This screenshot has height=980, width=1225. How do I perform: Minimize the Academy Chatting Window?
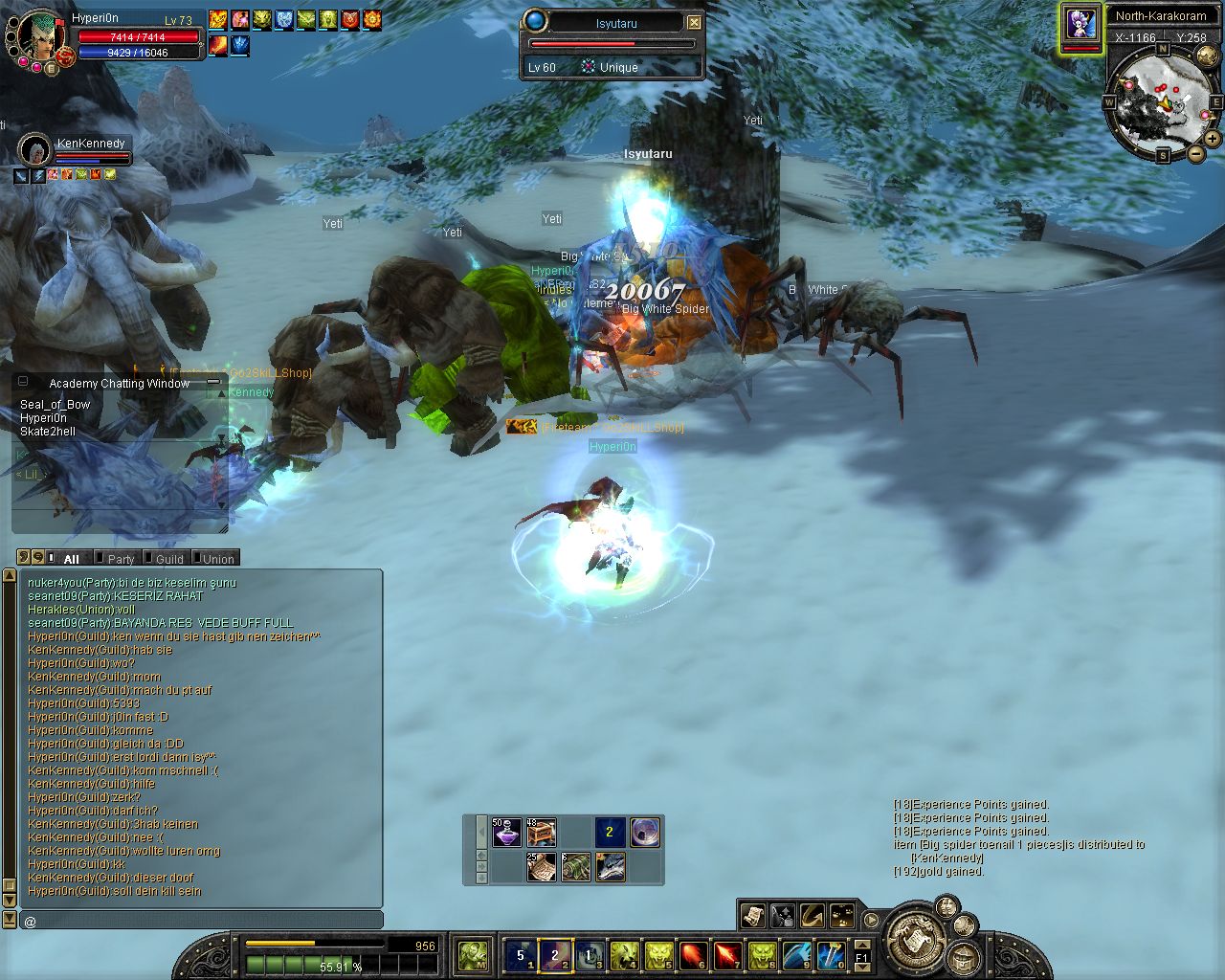213,382
